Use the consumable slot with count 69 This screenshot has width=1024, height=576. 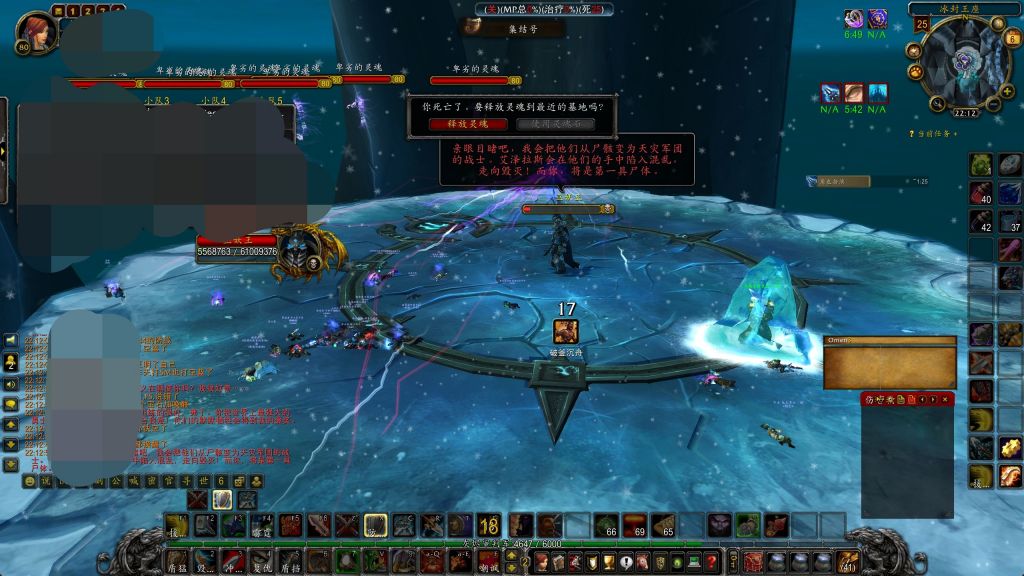pyautogui.click(x=635, y=525)
